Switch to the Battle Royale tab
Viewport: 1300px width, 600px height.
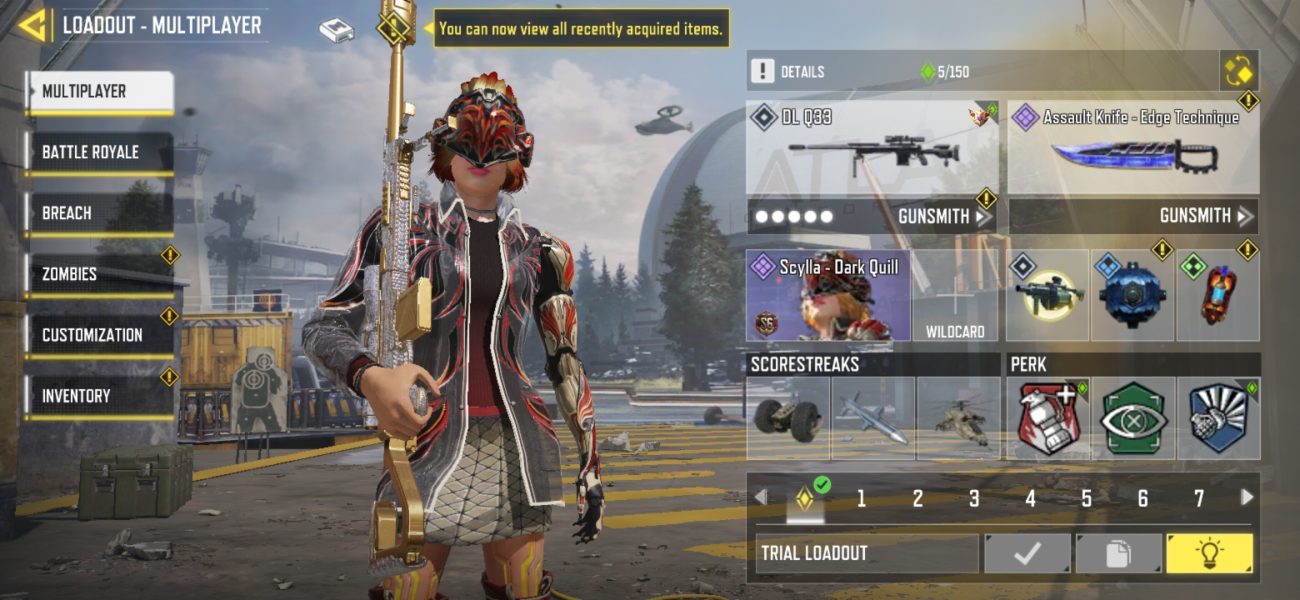[98, 153]
